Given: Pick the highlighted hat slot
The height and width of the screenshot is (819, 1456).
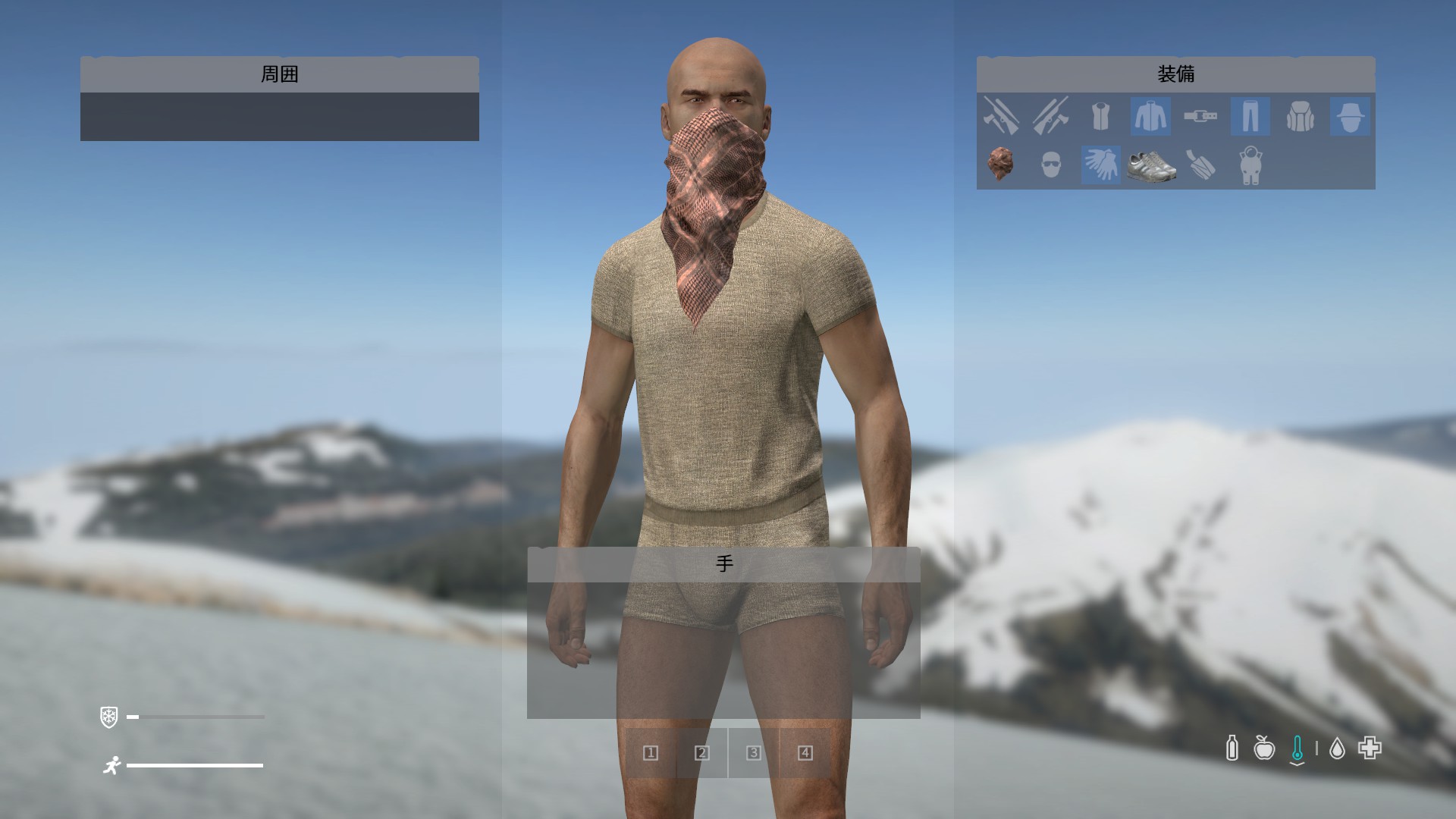Looking at the screenshot, I should coord(1350,117).
